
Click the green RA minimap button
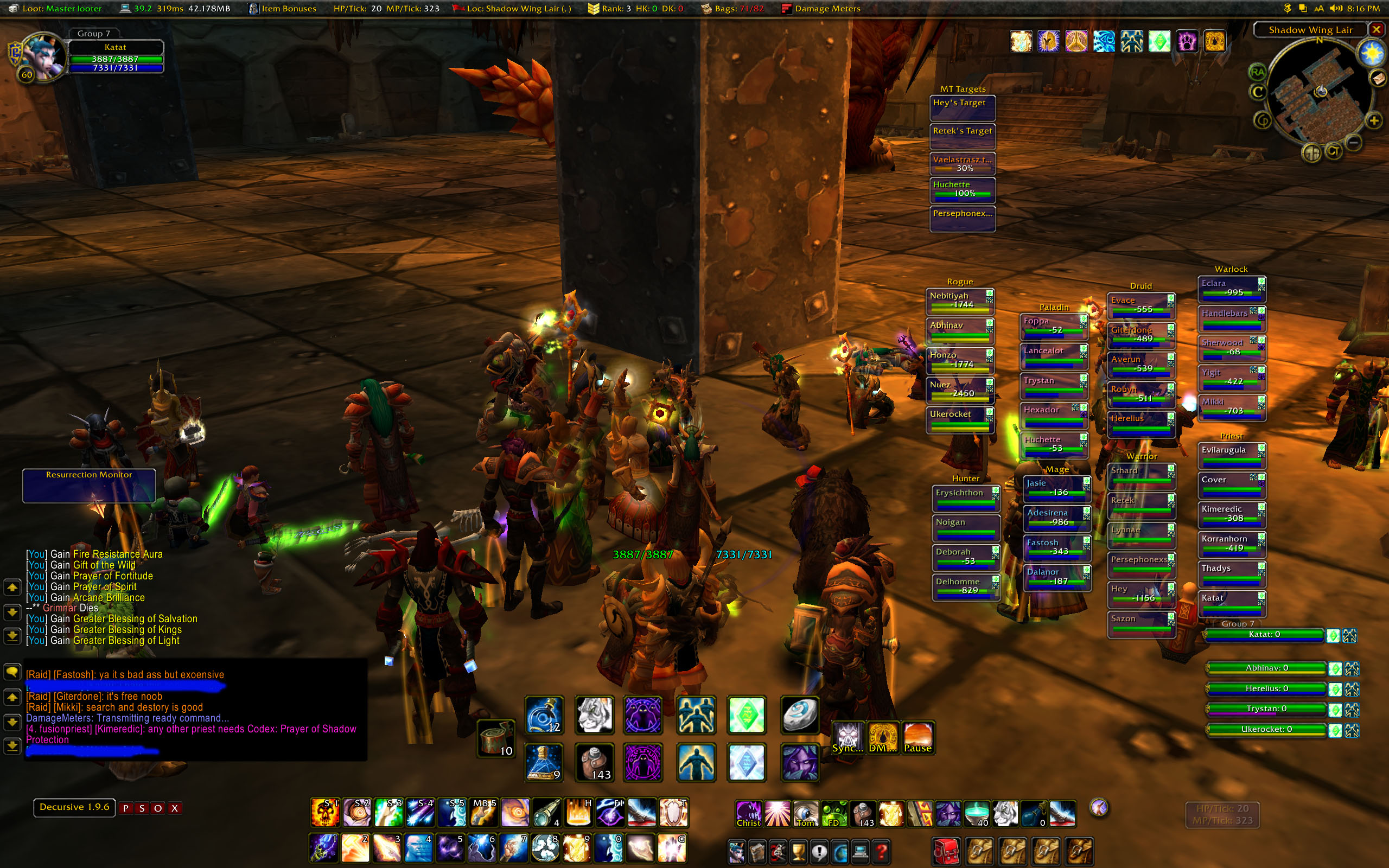click(1257, 72)
